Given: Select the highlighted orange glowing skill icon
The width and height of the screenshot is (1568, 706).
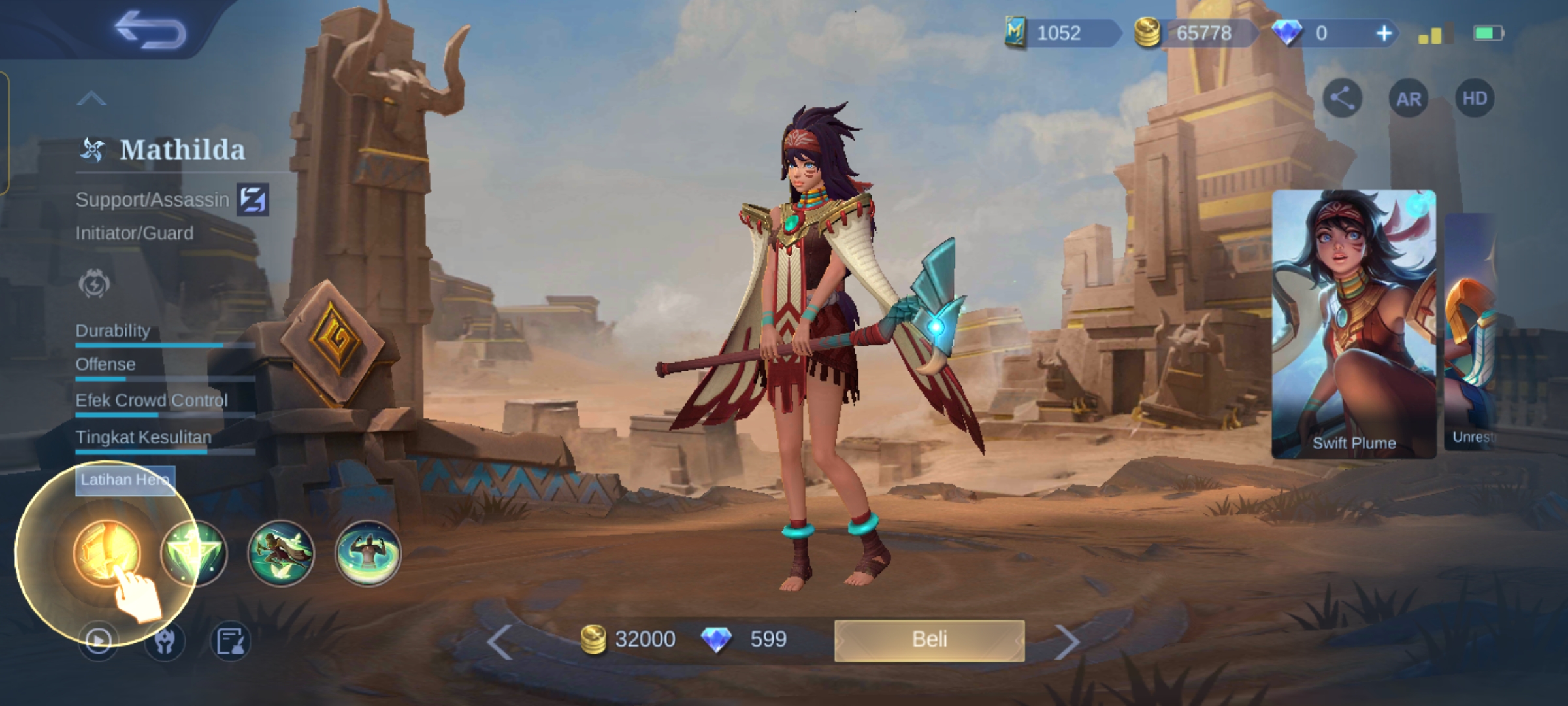Looking at the screenshot, I should point(106,553).
